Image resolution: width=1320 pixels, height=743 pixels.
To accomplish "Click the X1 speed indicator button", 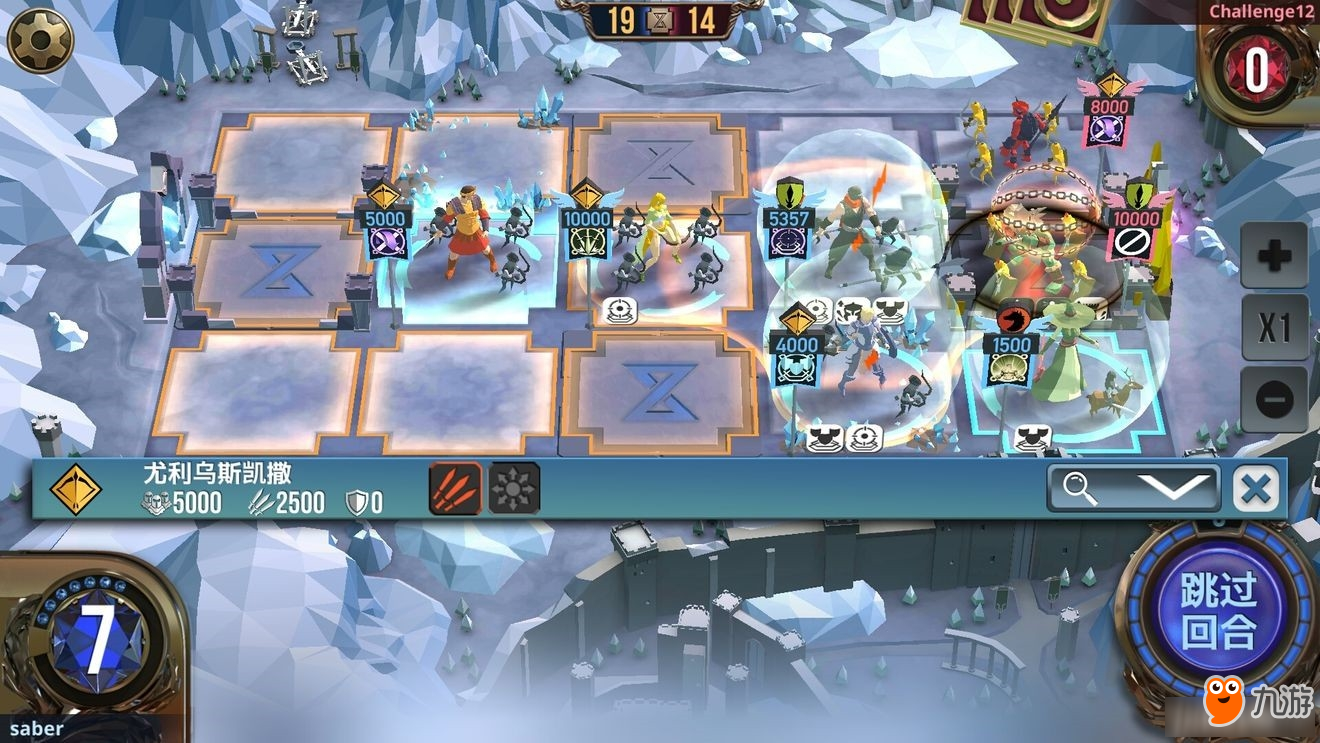I will 1274,327.
